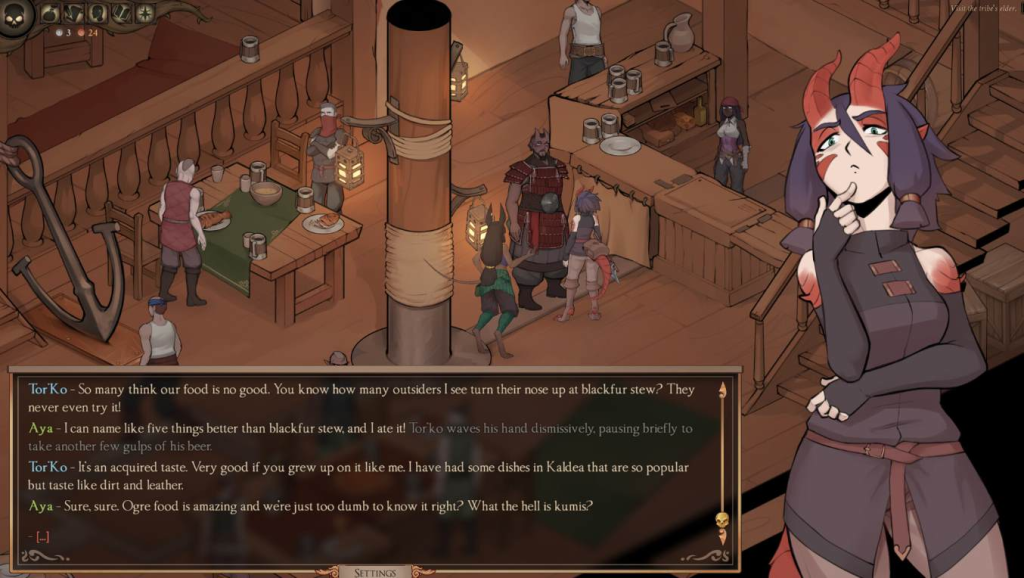Open the Settings menu
Image resolution: width=1024 pixels, height=578 pixels.
(376, 572)
